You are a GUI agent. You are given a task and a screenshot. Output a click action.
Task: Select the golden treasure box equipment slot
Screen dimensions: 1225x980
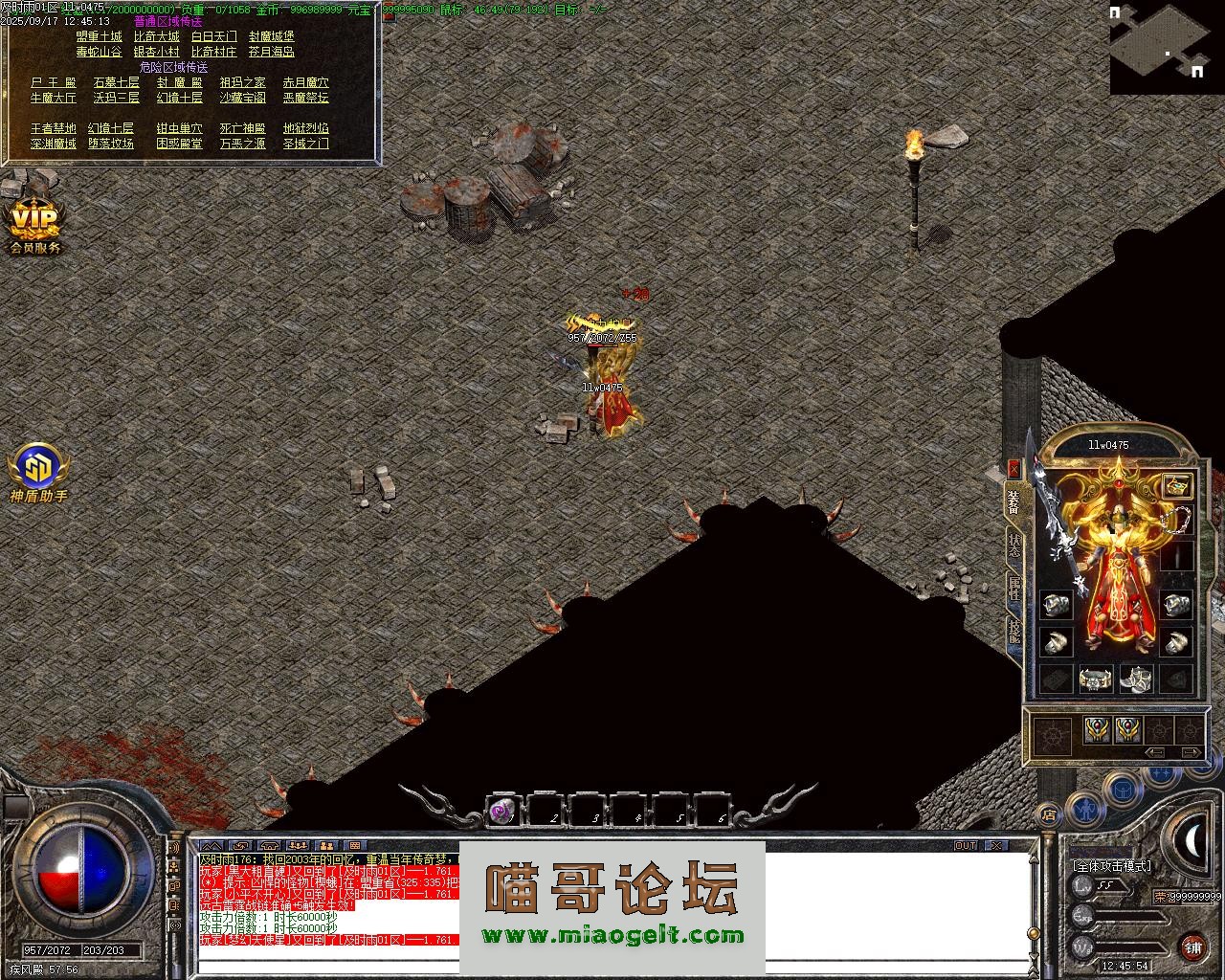pyautogui.click(x=1177, y=485)
